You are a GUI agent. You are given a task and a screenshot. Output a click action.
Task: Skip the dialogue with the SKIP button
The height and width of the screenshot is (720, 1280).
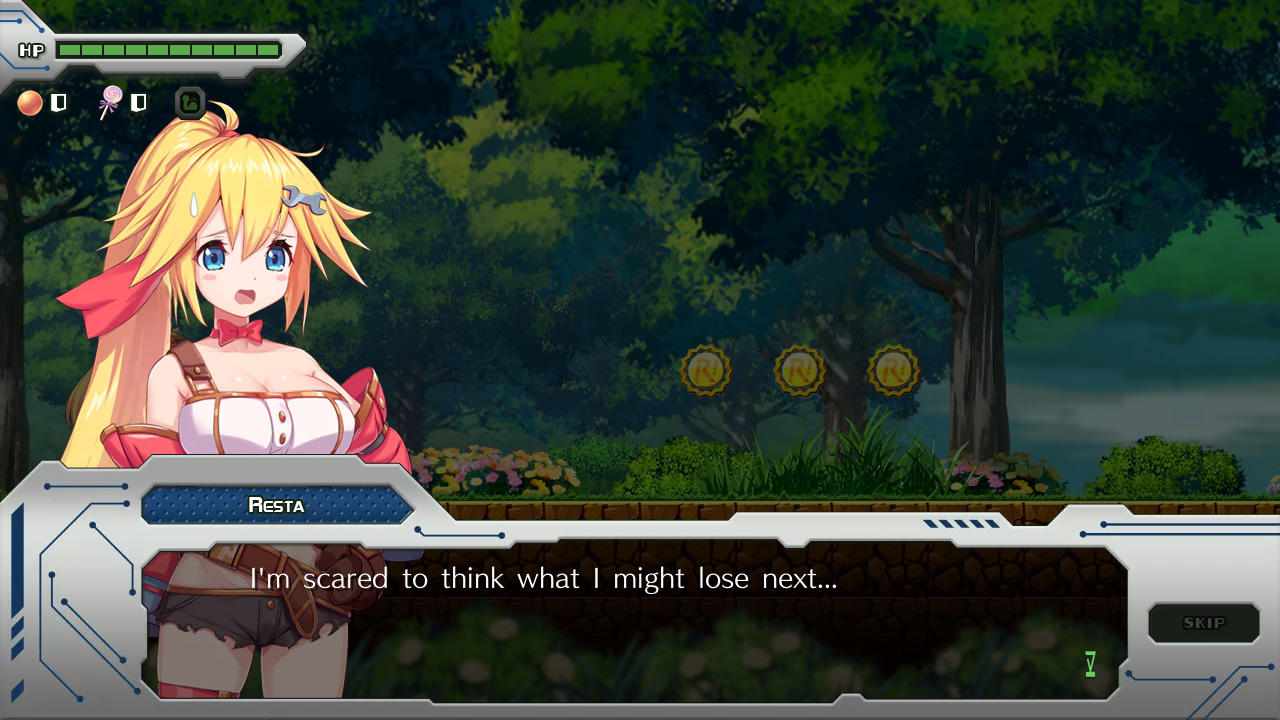pos(1203,623)
